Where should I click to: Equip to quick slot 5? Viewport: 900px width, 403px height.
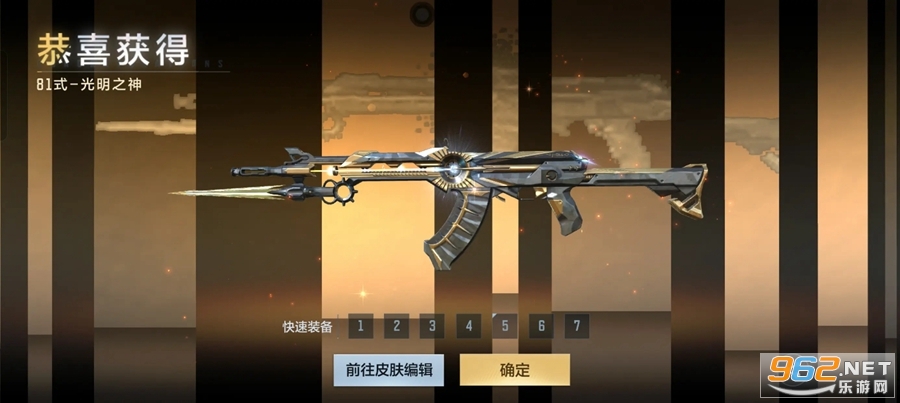pyautogui.click(x=504, y=326)
